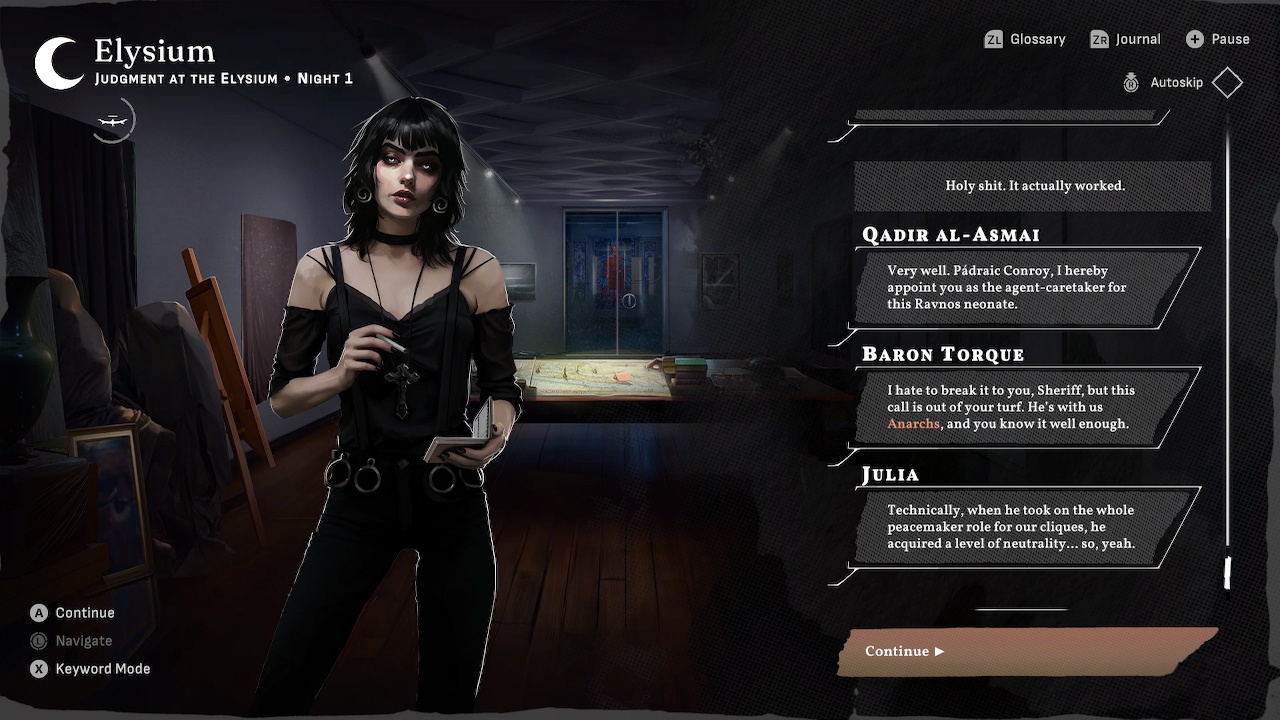
Task: Click the right-stick icon beside Autoskip
Action: (x=1131, y=83)
